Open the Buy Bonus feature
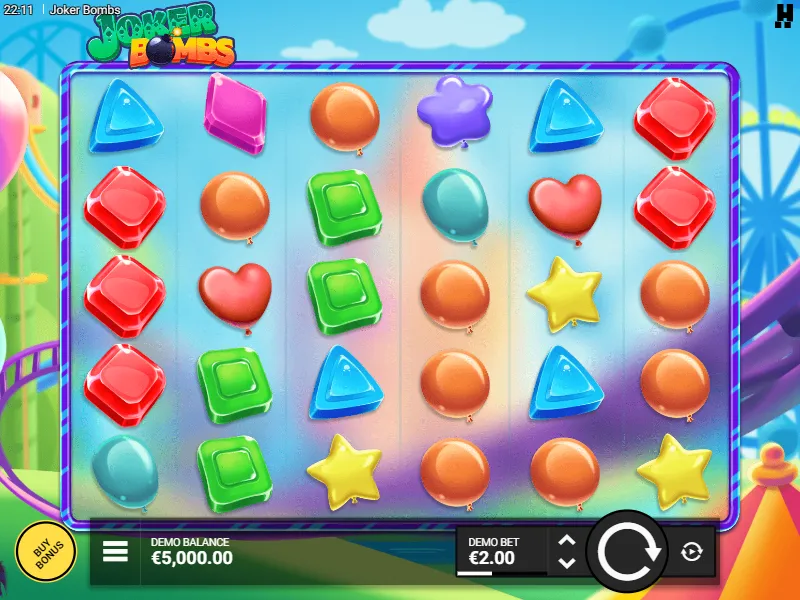 (45, 551)
